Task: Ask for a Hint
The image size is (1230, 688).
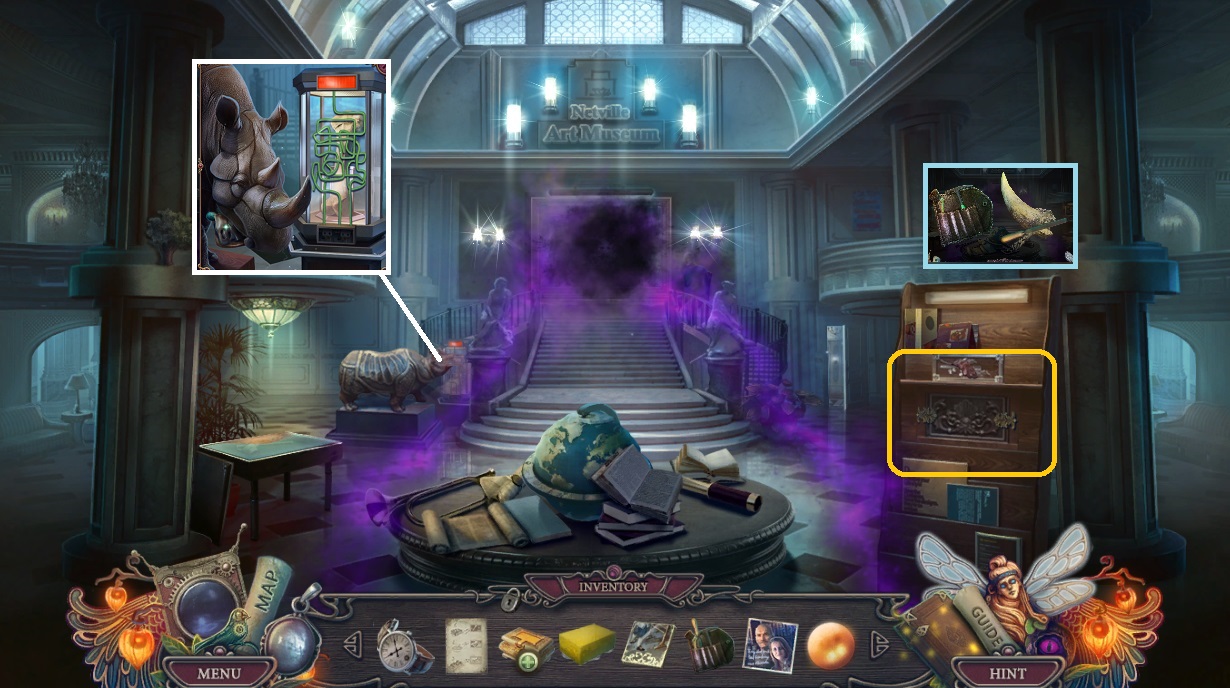Action: pos(1009,673)
